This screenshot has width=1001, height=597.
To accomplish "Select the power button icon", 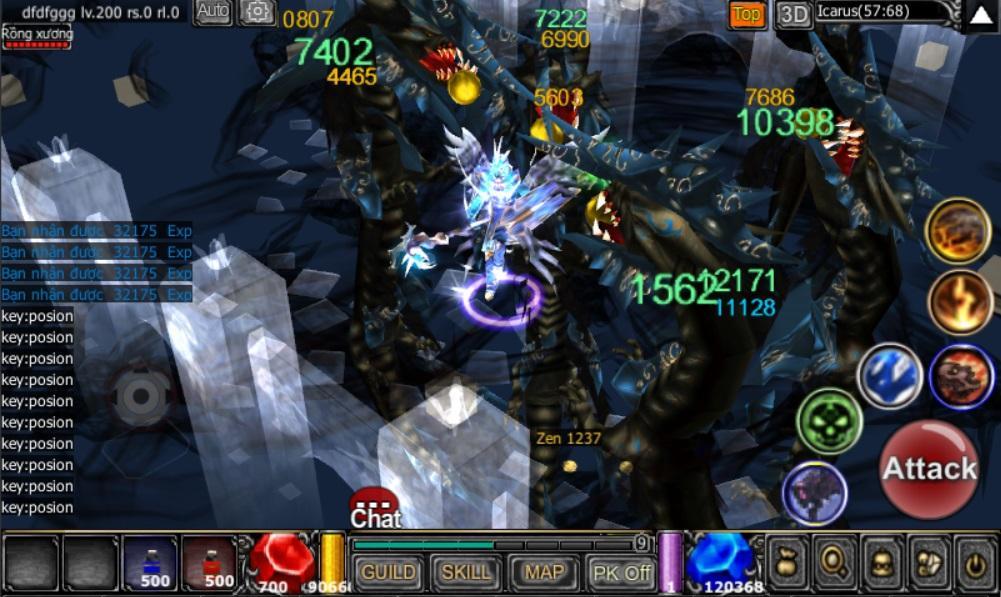I will point(974,564).
